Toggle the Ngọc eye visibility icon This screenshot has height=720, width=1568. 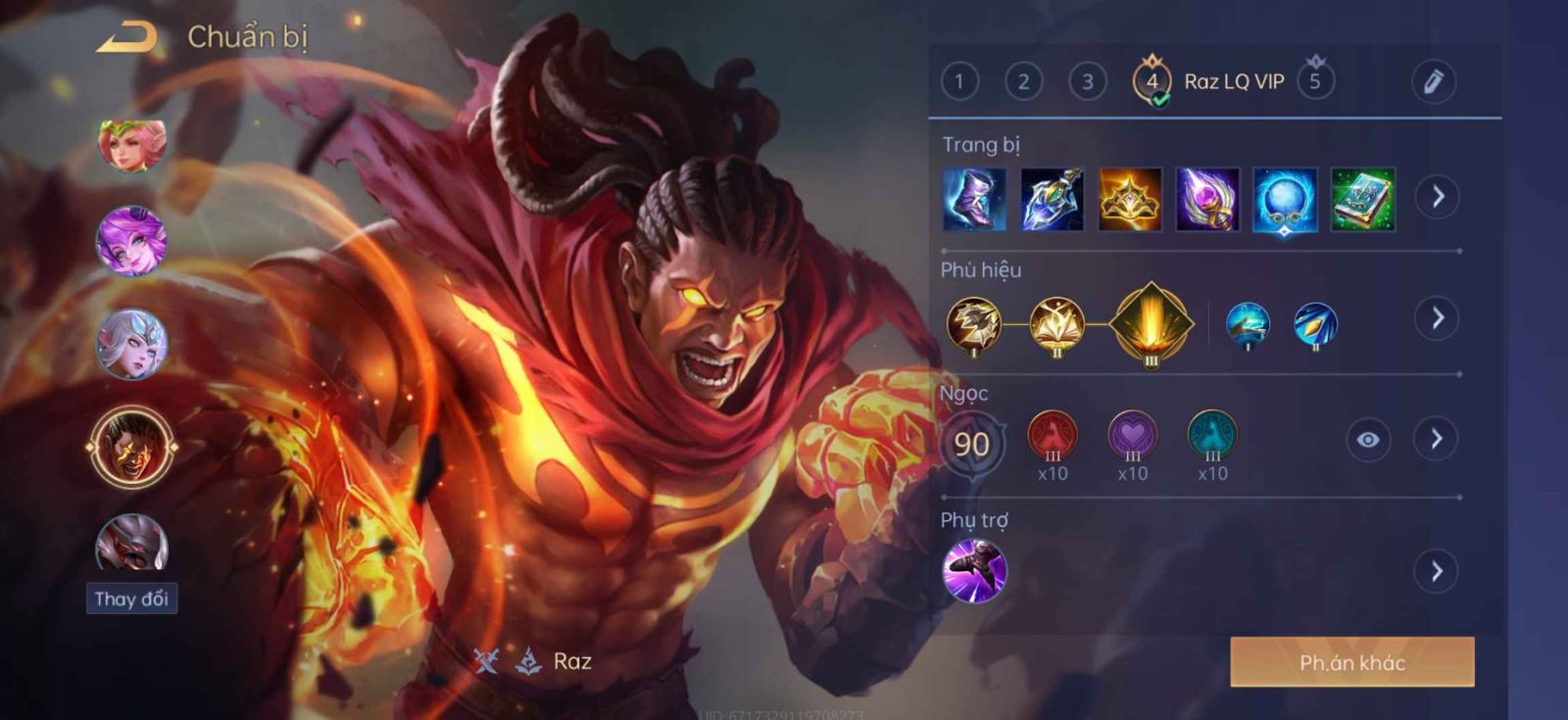click(x=1368, y=440)
